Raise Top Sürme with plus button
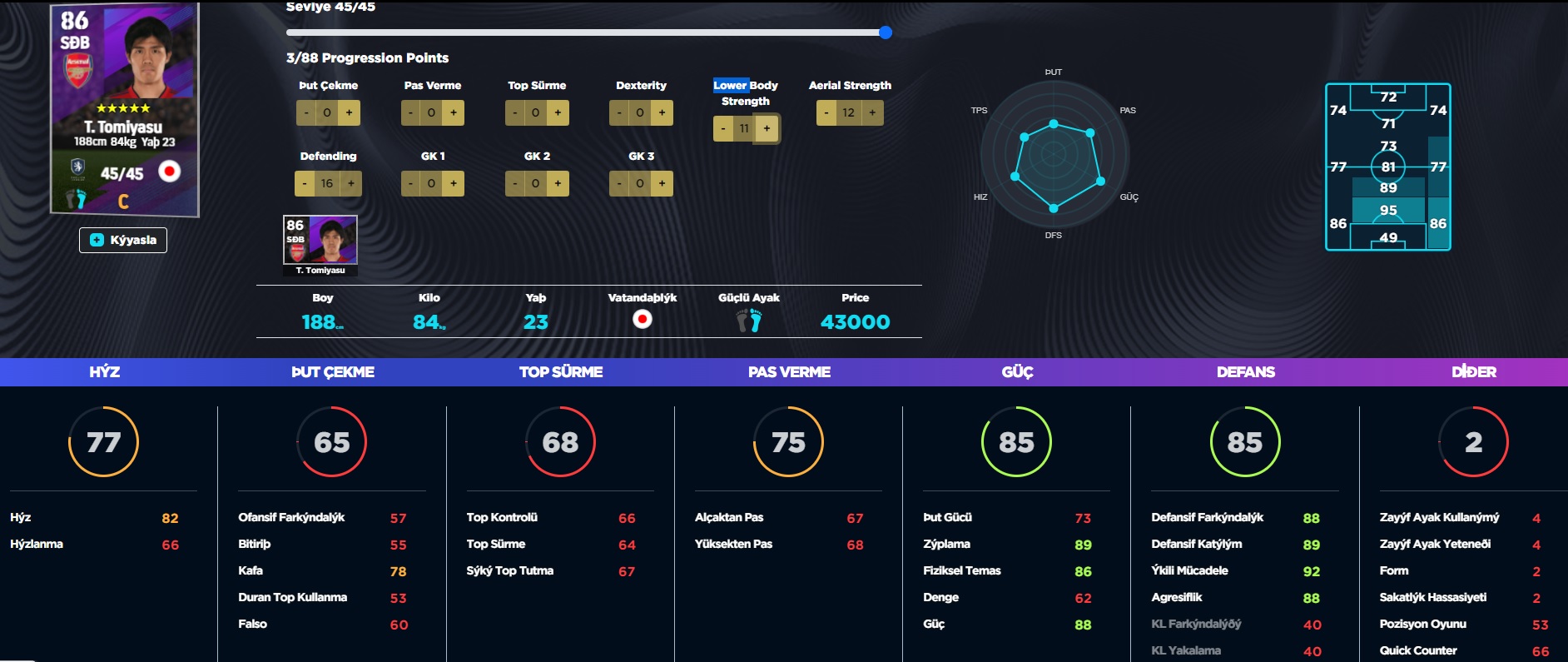Screen dimensions: 1568x662 click(x=558, y=112)
